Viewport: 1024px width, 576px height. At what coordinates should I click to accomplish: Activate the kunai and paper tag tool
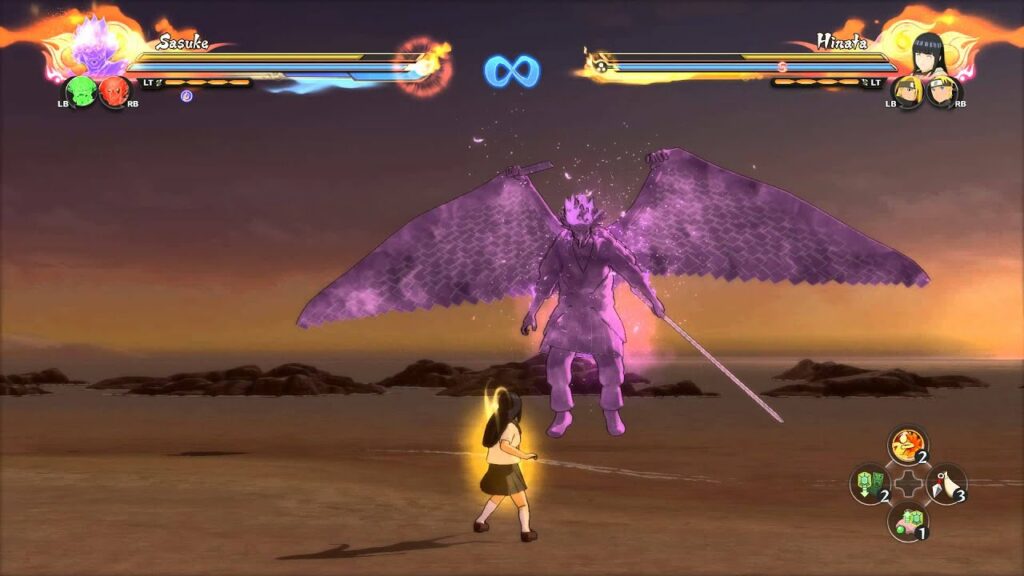pyautogui.click(x=946, y=483)
